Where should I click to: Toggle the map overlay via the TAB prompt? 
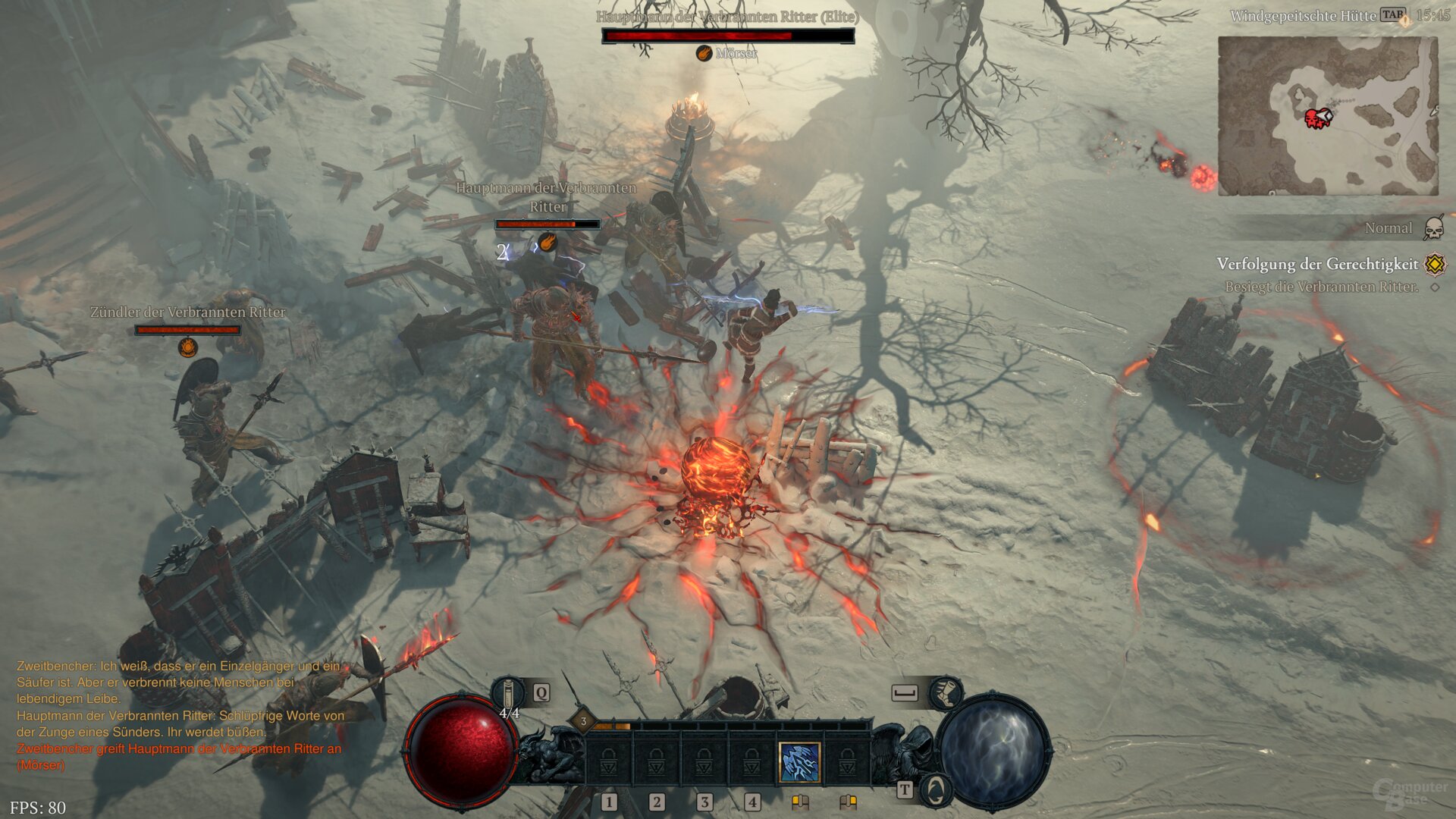[1393, 14]
